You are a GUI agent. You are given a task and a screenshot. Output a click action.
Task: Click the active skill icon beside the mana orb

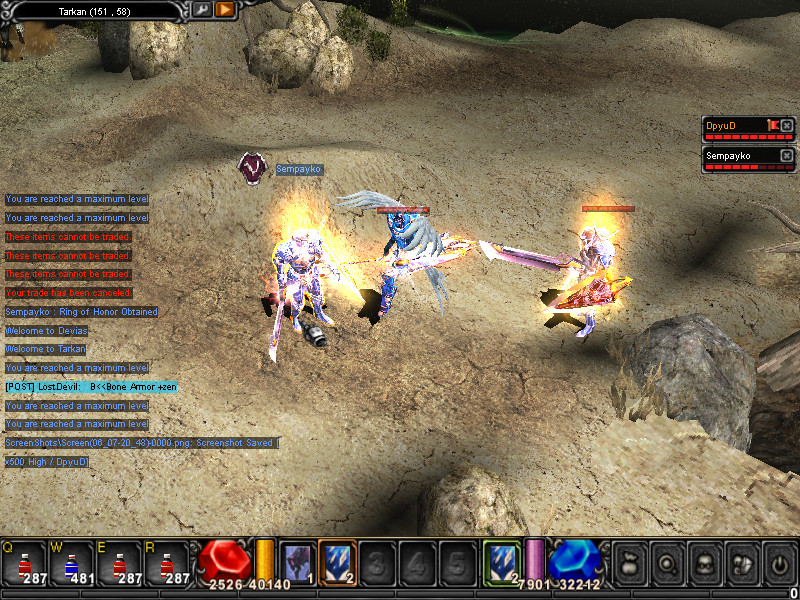[501, 562]
